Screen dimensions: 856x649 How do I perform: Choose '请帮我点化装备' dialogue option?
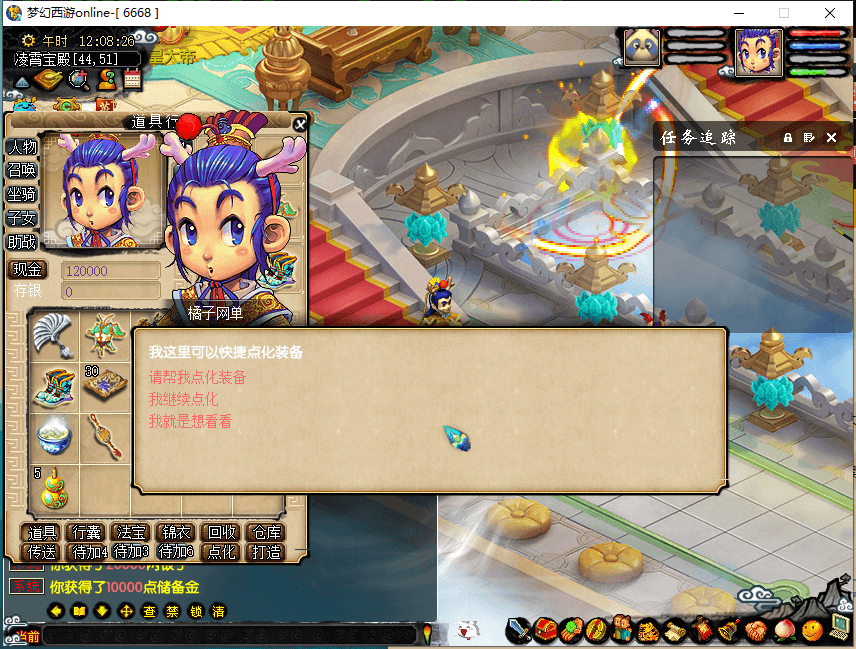pos(197,377)
